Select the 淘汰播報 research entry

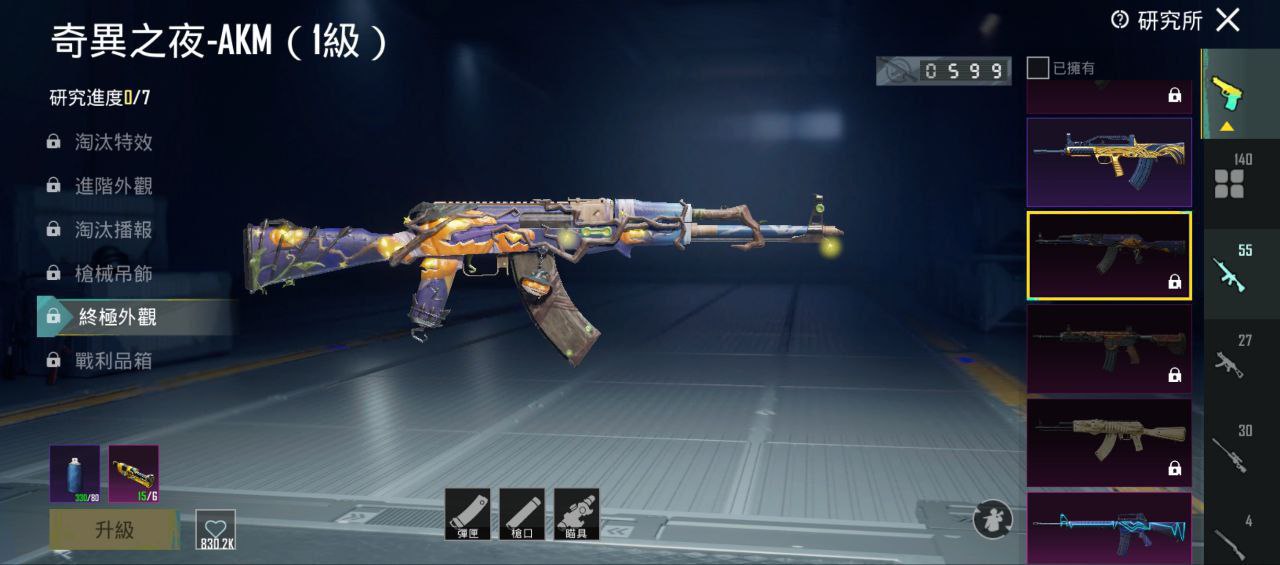[113, 230]
